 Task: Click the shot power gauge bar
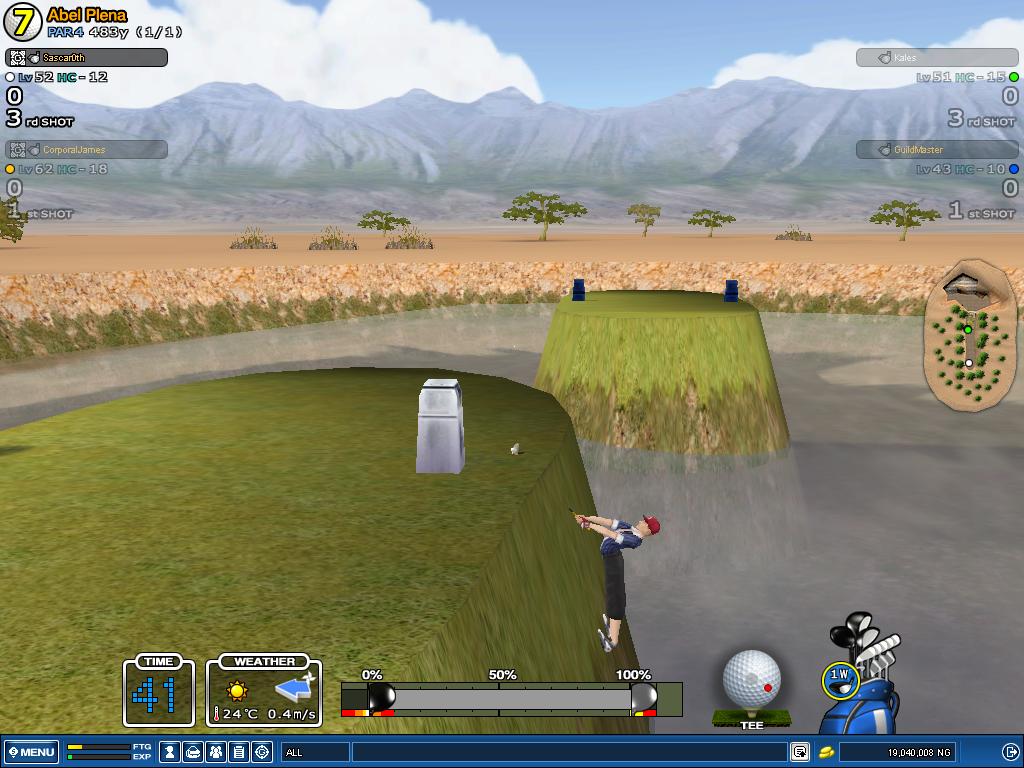point(511,698)
